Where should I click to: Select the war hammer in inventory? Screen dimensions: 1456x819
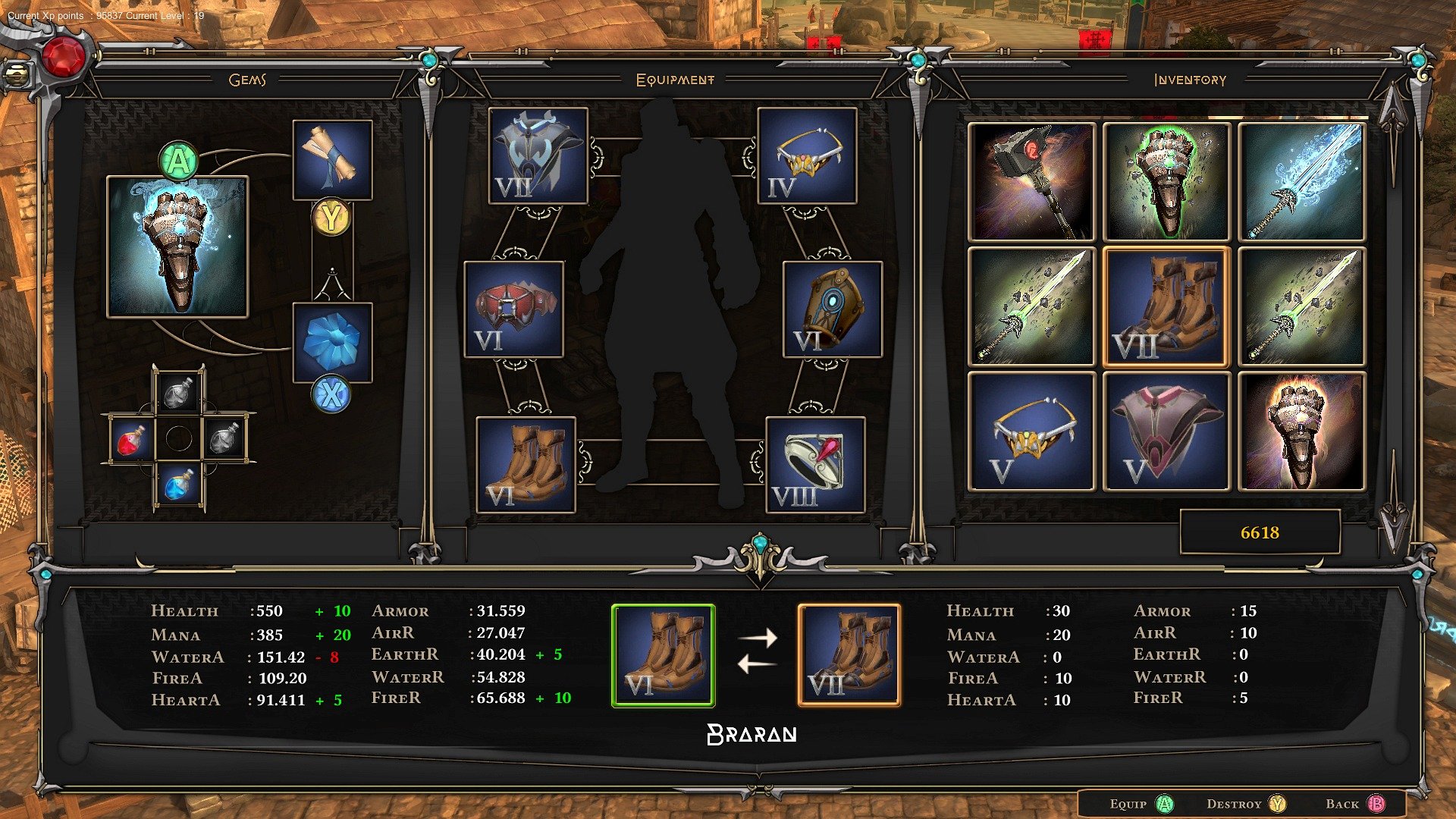(1031, 182)
